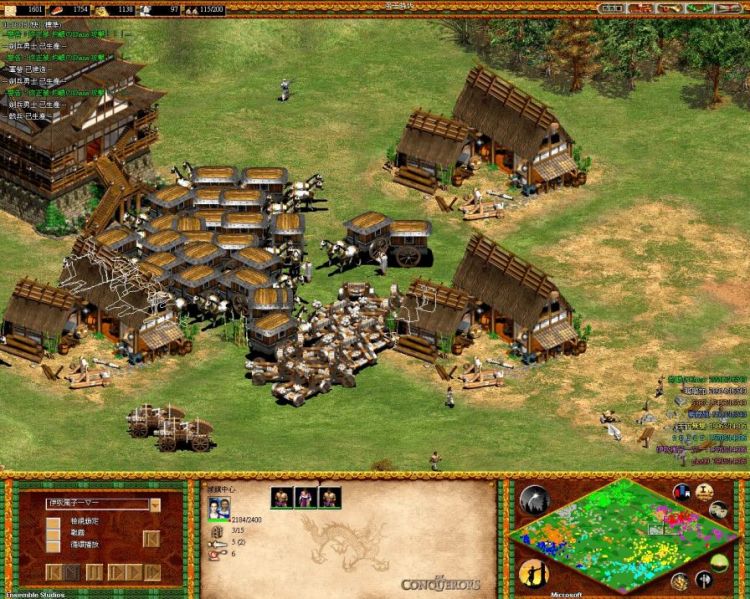Toggle the second replay option checkbox
Screen dimensions: 750x599
coord(52,534)
